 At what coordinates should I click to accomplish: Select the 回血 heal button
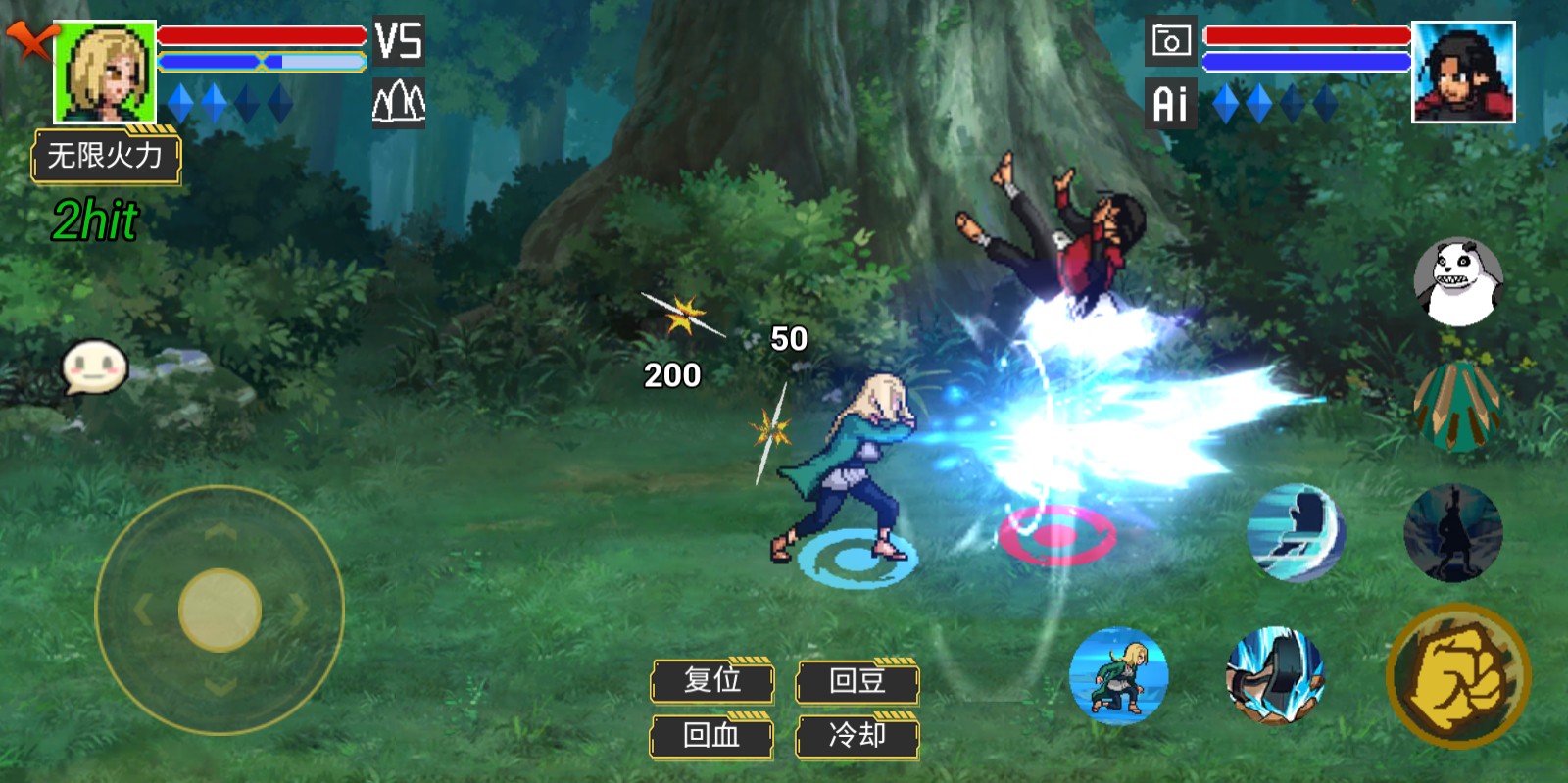tap(711, 736)
